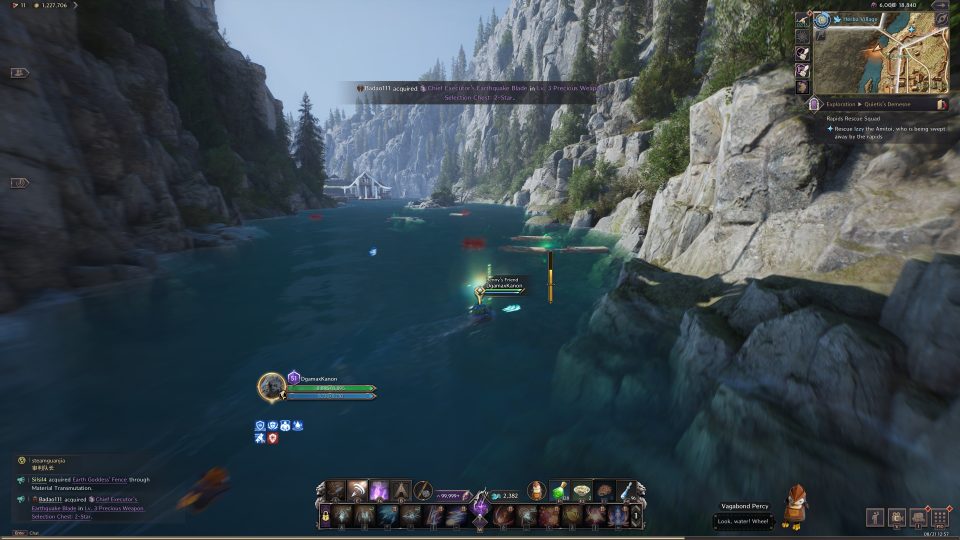Click the OgamaxKanon character portrait
The image size is (960, 540).
[272, 386]
